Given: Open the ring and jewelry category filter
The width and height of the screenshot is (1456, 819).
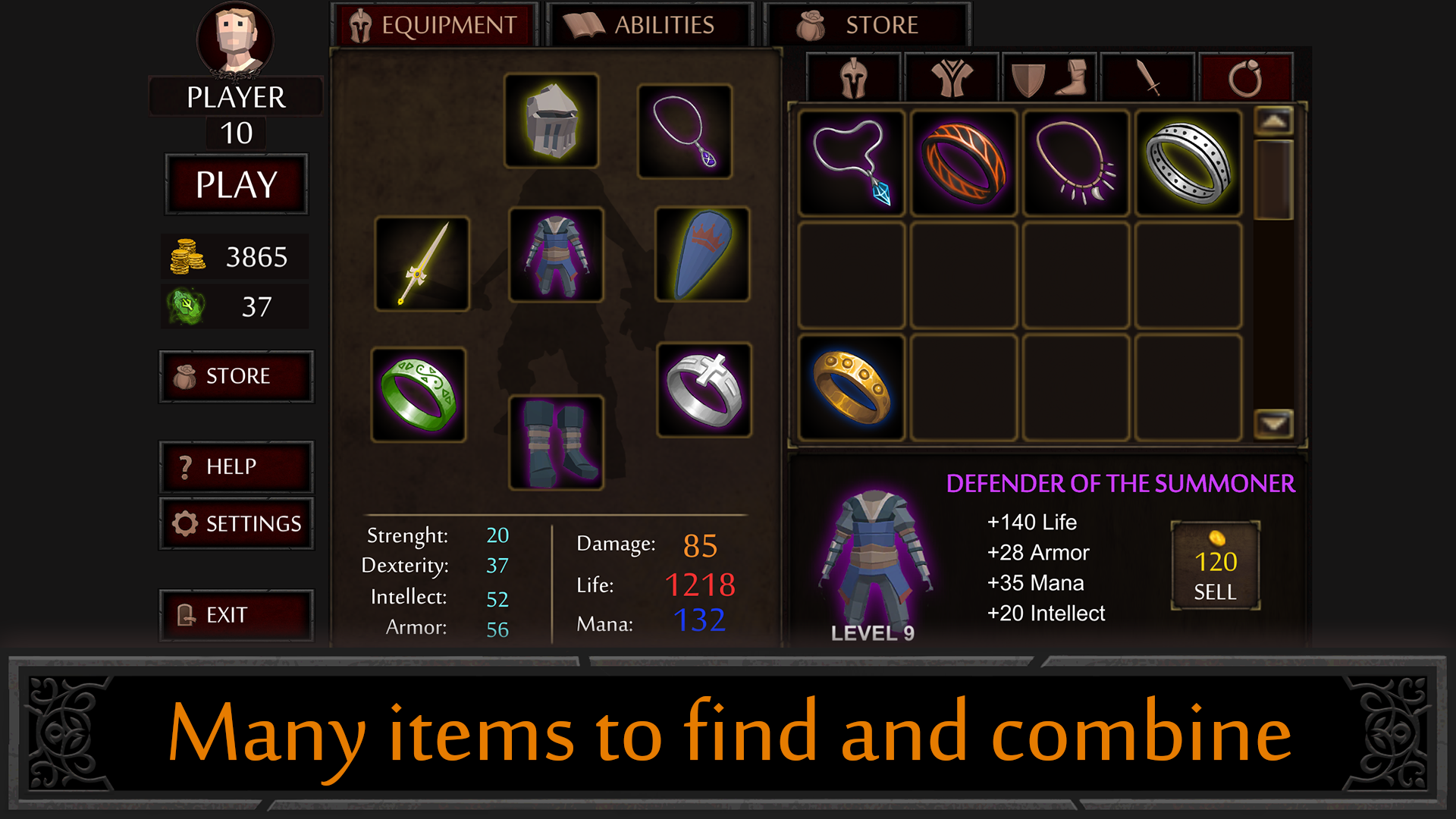Looking at the screenshot, I should pos(1244,78).
